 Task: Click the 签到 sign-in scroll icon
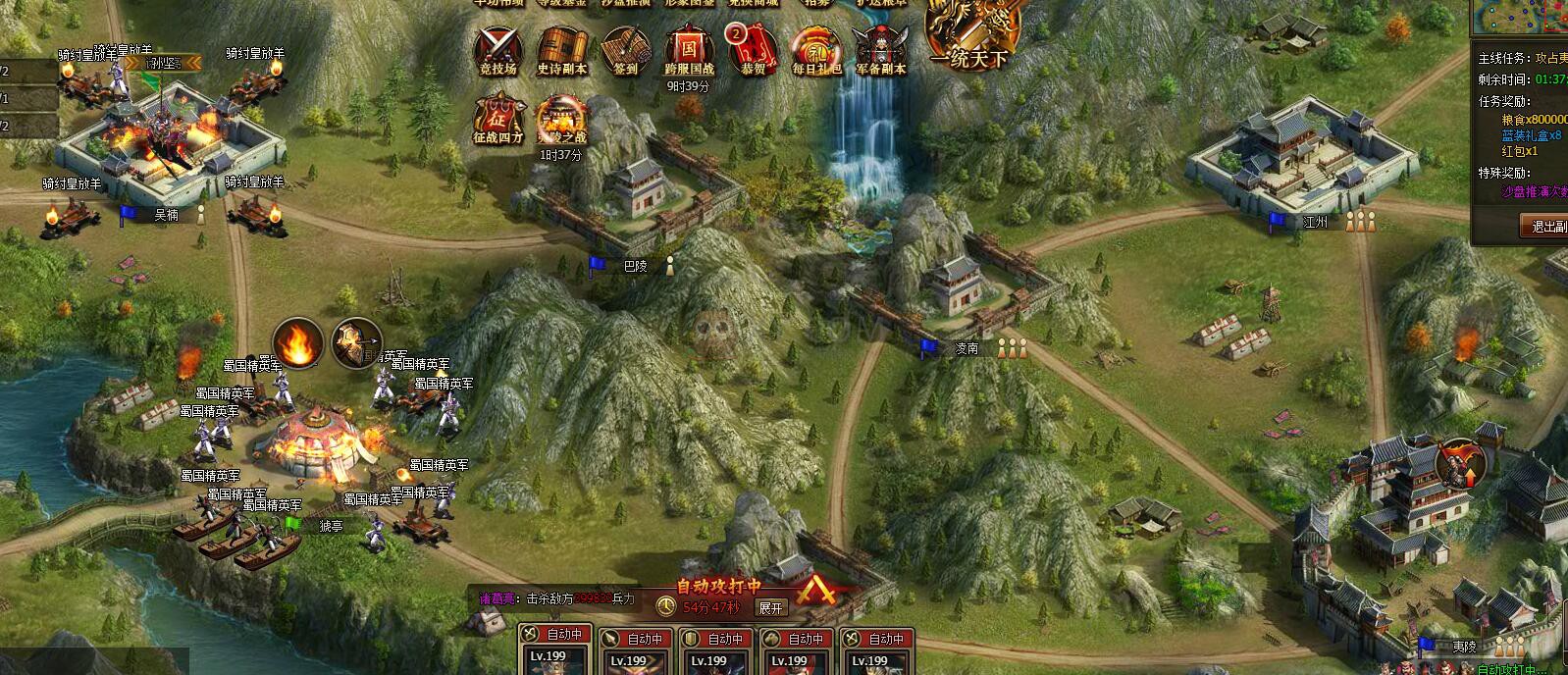point(625,48)
